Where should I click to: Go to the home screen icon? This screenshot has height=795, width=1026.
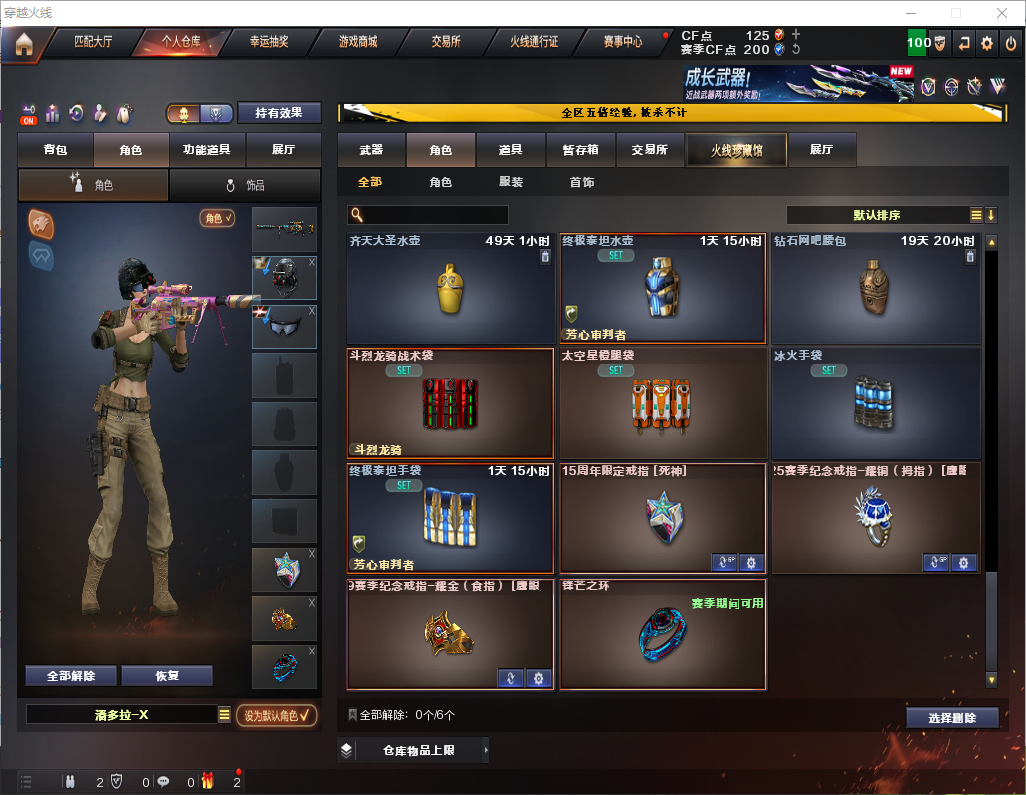pos(23,43)
